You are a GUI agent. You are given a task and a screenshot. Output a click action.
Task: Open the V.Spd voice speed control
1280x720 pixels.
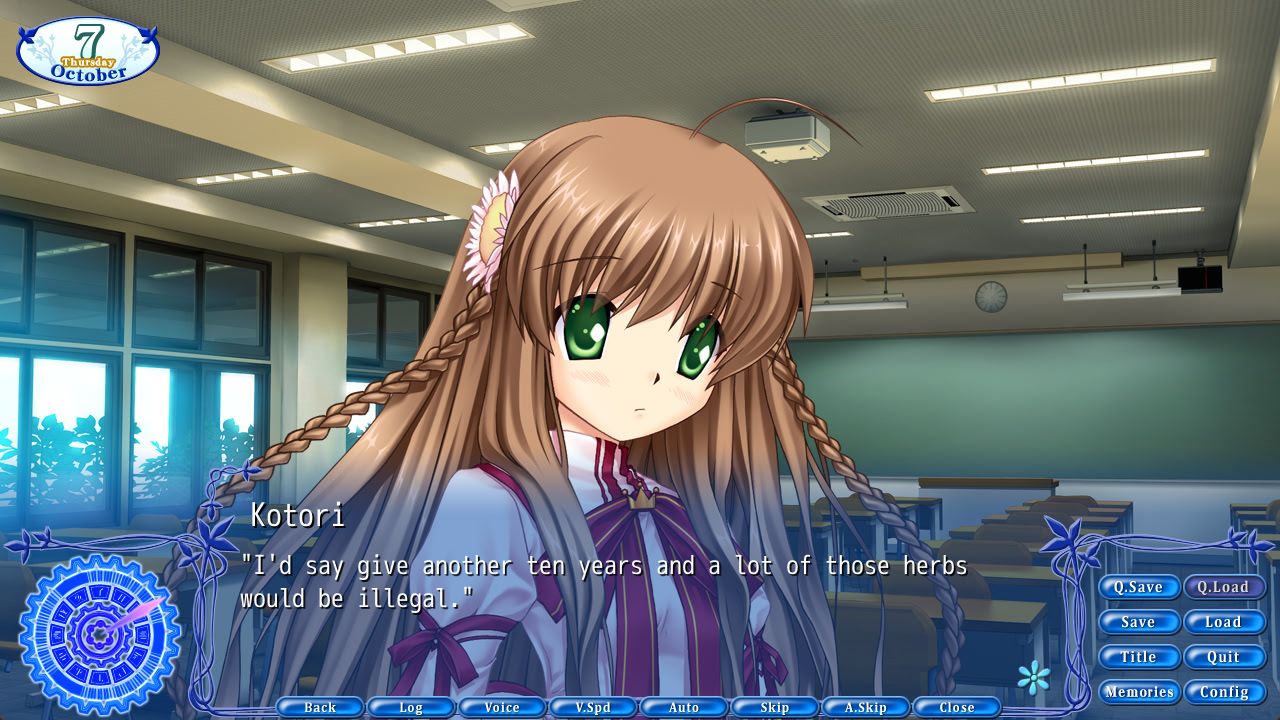click(593, 707)
